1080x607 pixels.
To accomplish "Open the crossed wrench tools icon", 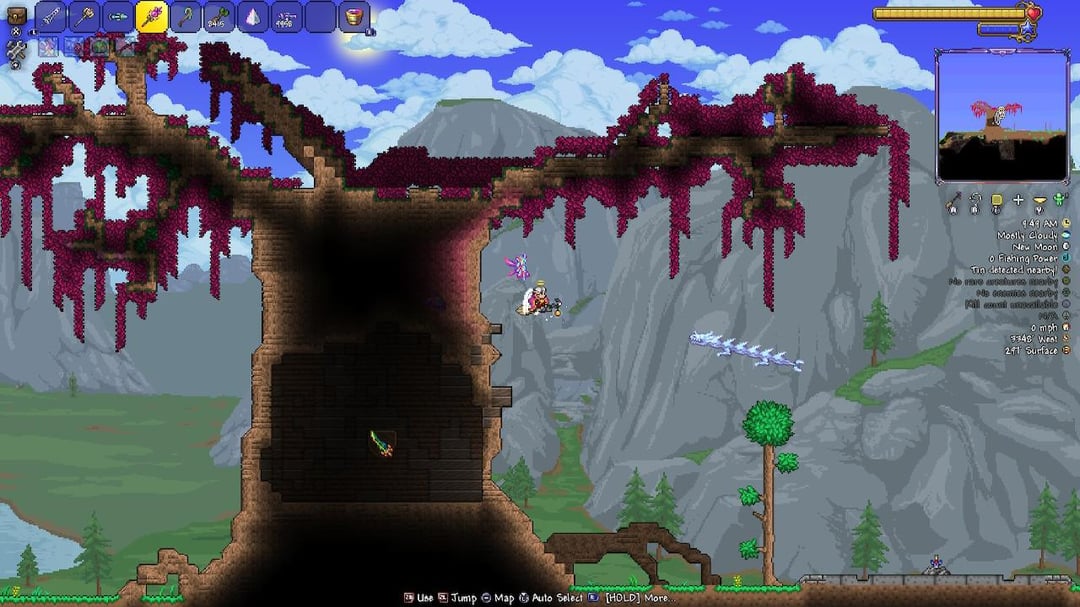I will [x=16, y=50].
